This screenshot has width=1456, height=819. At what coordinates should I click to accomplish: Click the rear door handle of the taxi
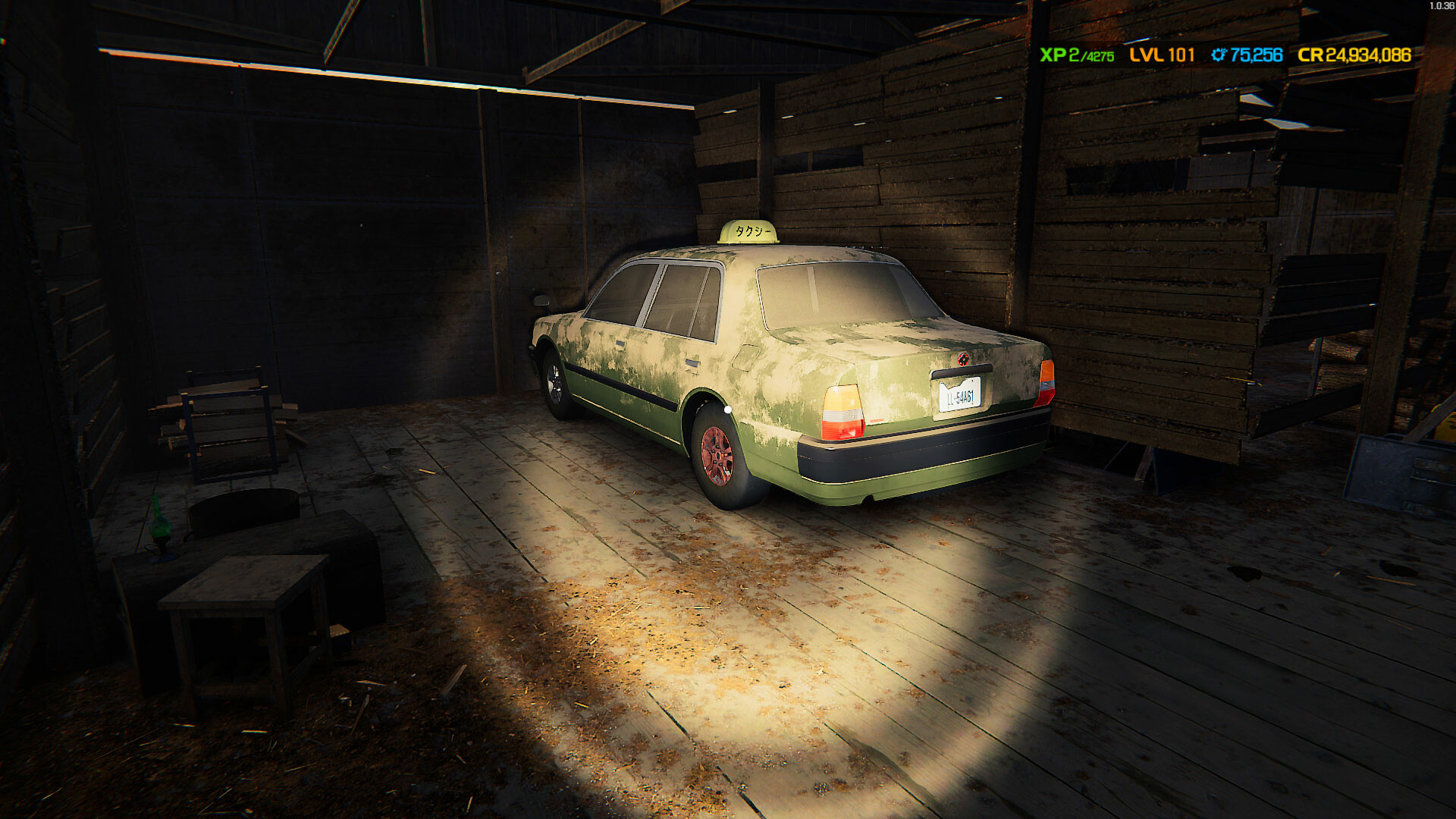pos(692,363)
